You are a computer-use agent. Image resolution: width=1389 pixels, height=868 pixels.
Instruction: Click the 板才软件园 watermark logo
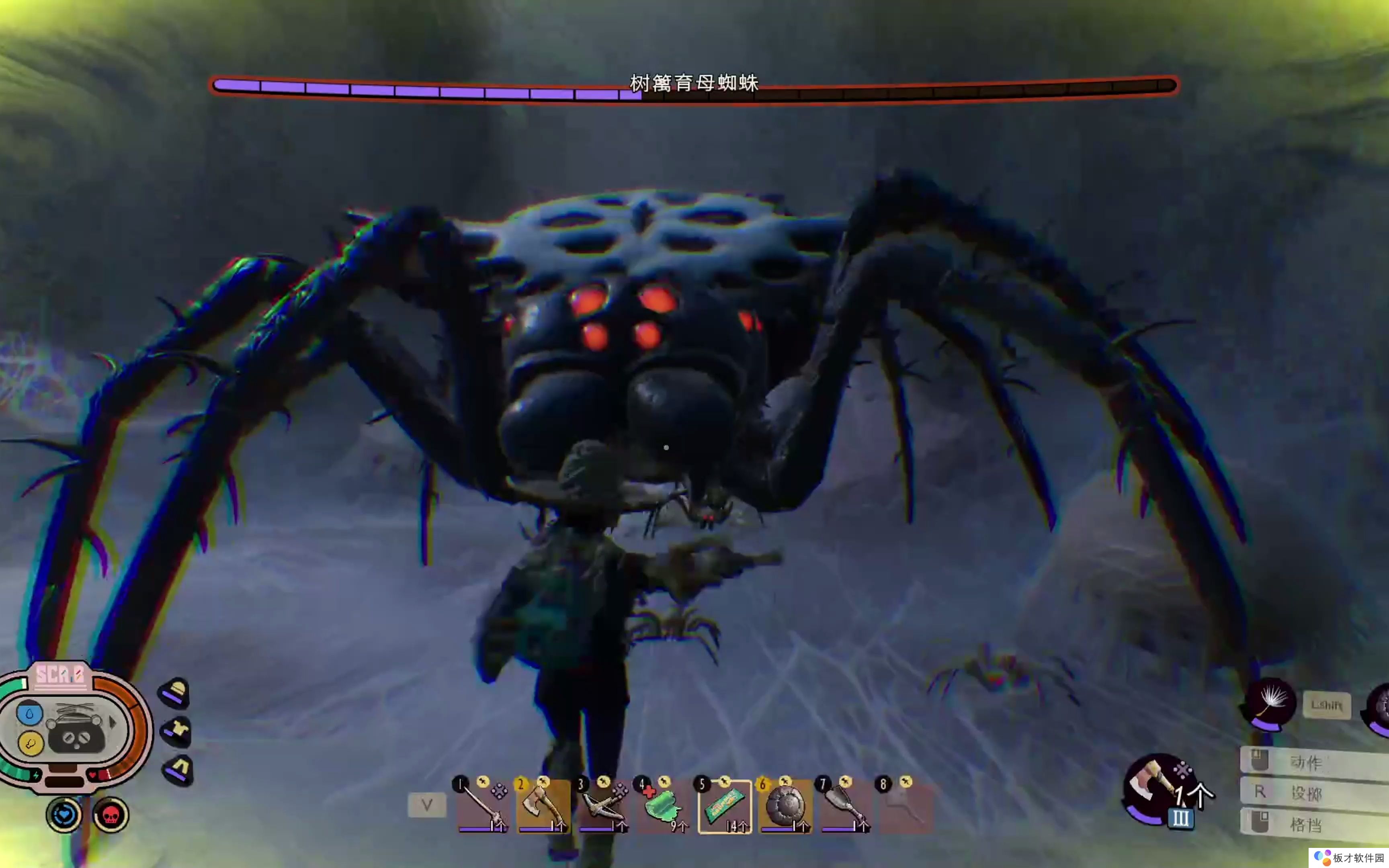1350,858
